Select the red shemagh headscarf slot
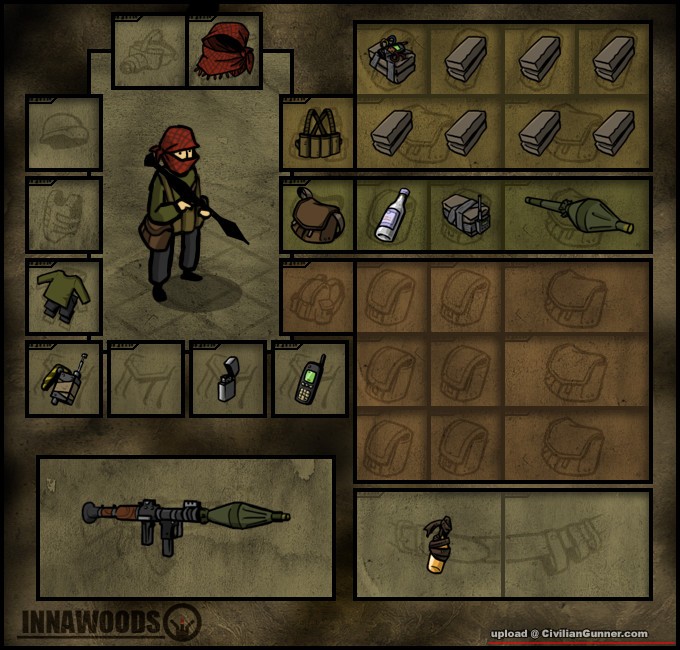Screen dimensions: 680x650 pos(224,52)
